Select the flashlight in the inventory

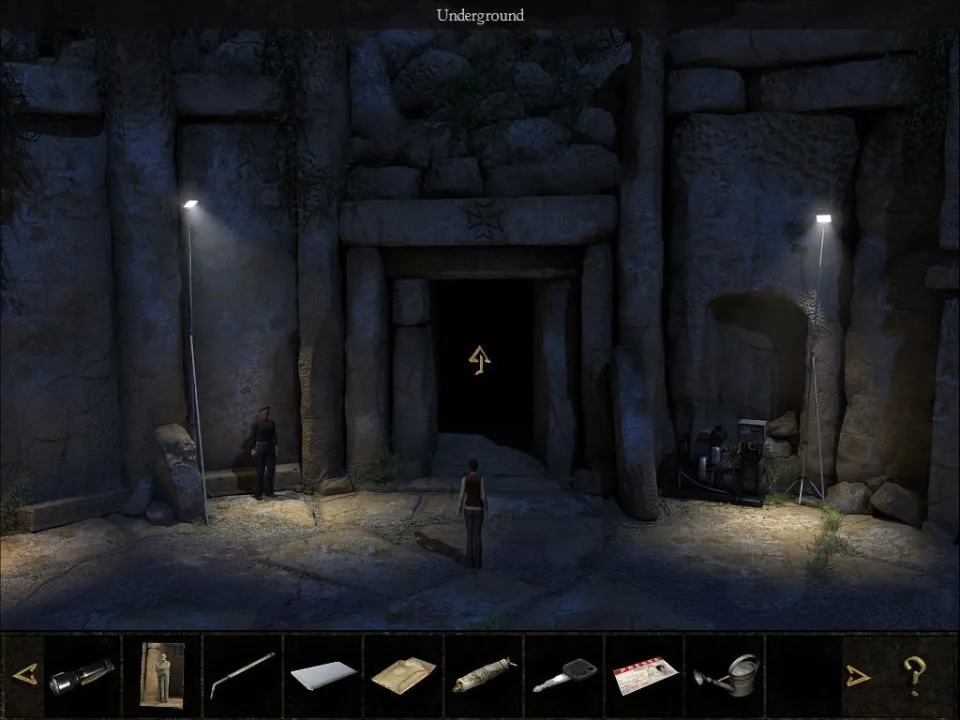tap(81, 676)
